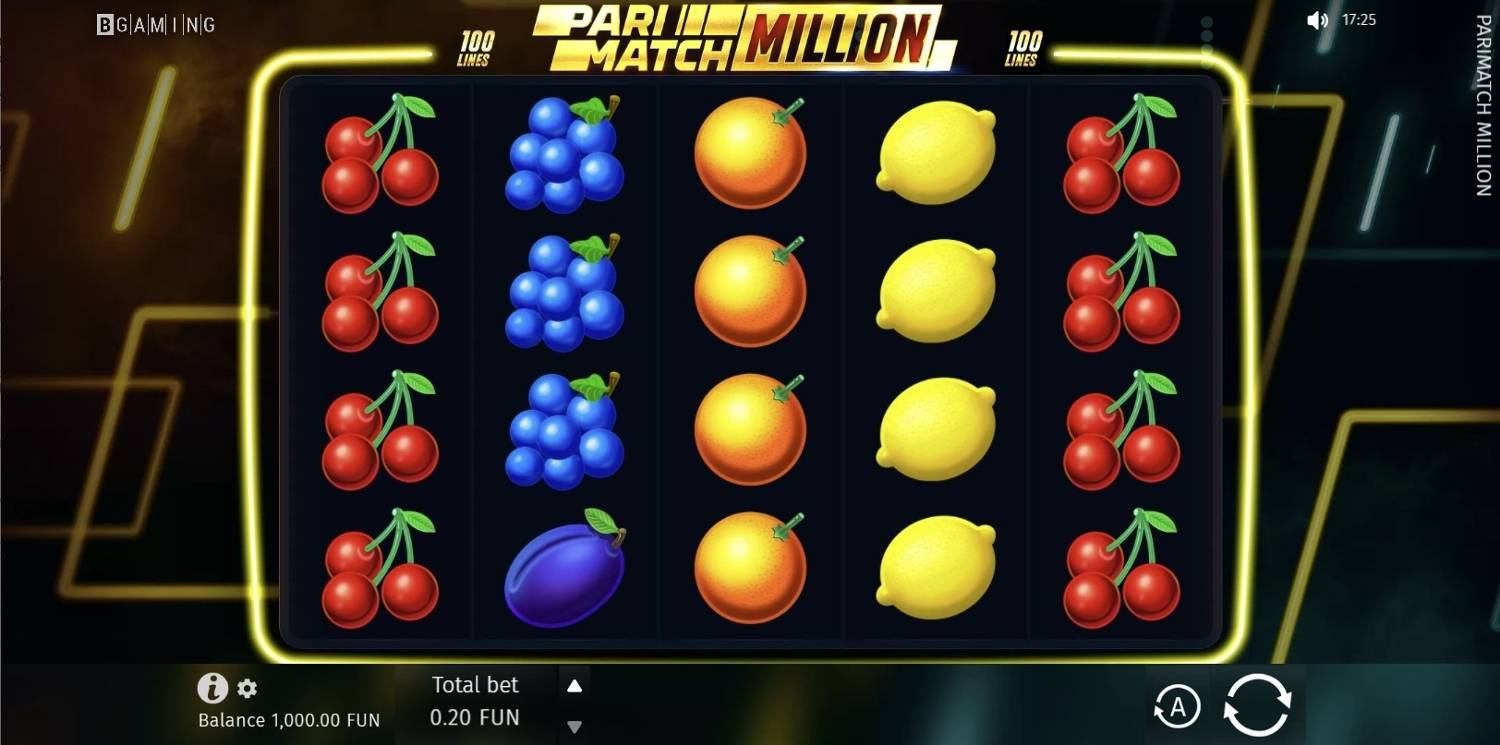Decrease the Total bet with the down arrow
This screenshot has height=745, width=1500.
[x=574, y=726]
